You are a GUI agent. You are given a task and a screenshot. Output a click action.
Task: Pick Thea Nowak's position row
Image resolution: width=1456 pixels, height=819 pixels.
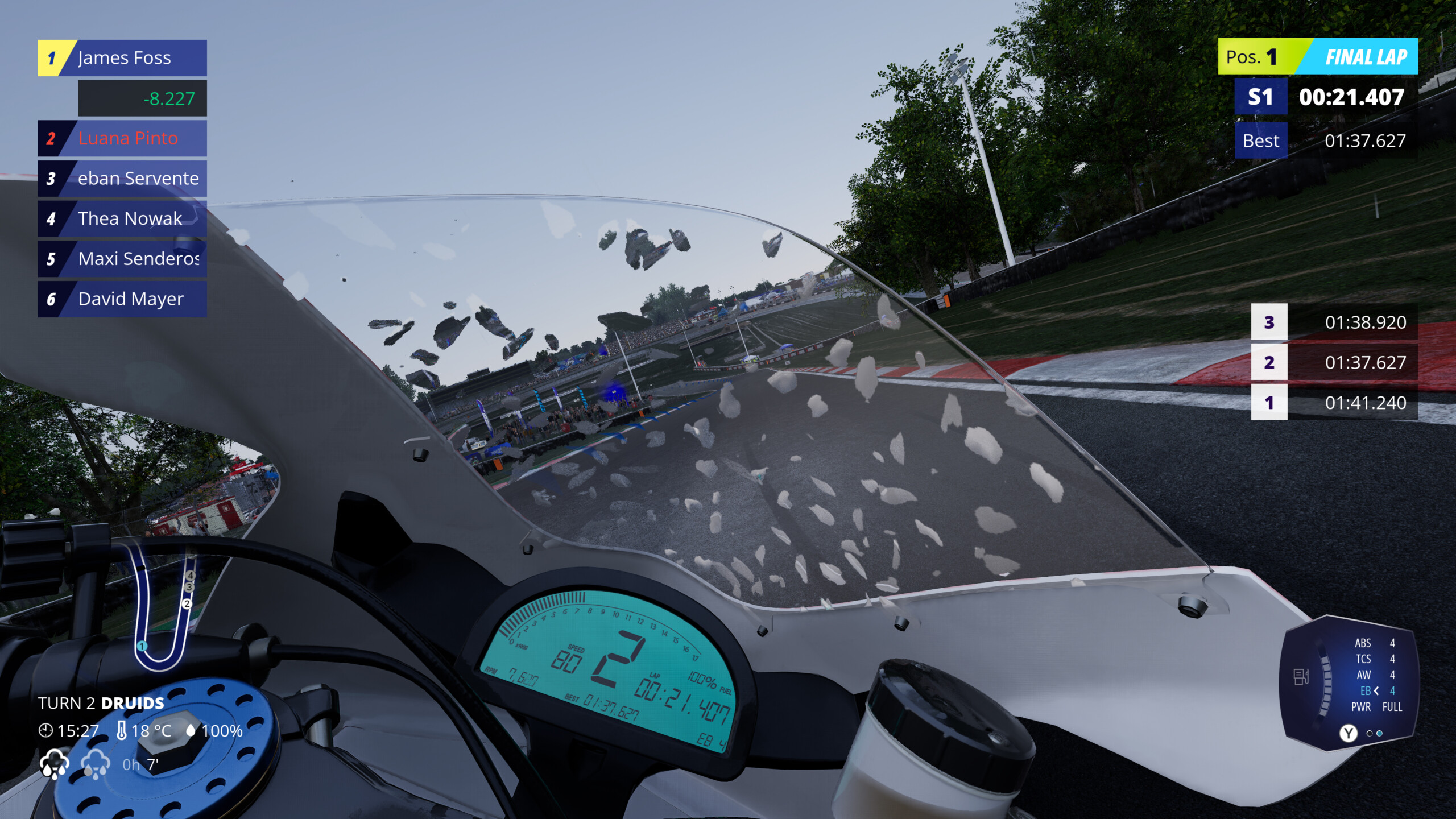pyautogui.click(x=122, y=218)
